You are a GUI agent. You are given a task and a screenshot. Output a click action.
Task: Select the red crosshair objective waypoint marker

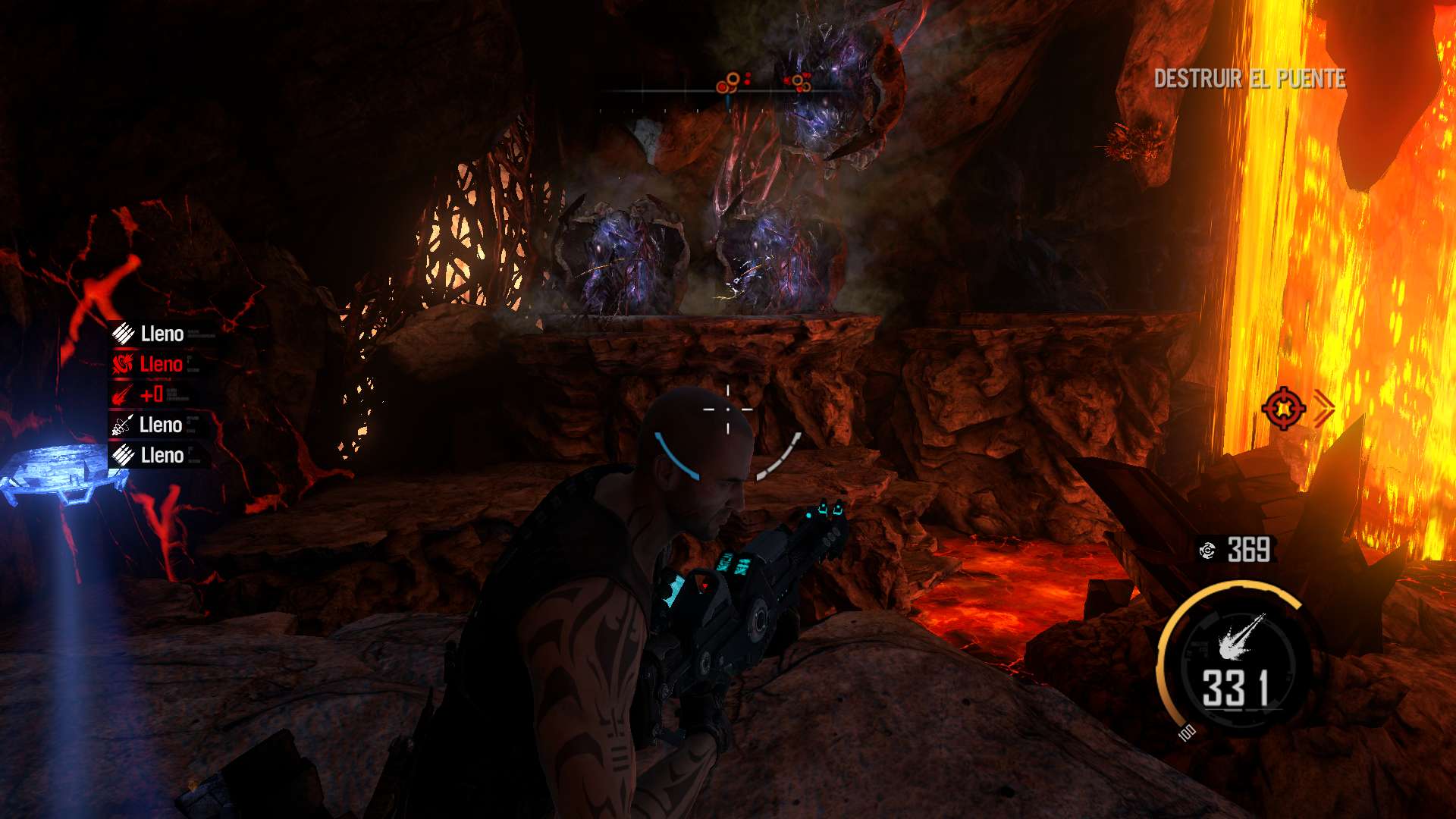point(1283,408)
